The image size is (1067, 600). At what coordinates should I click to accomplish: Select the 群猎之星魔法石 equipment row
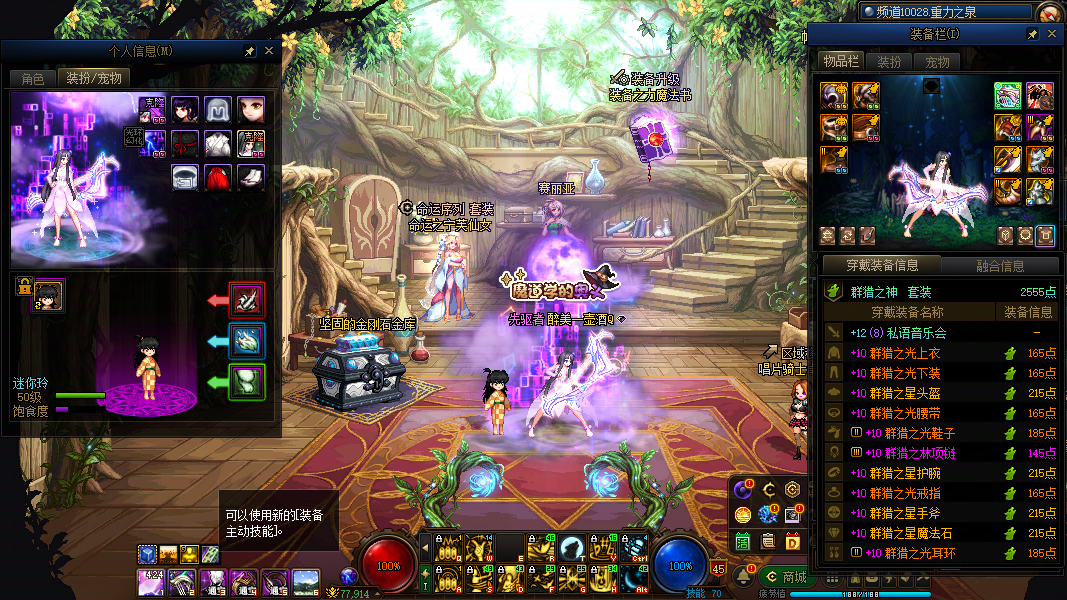click(x=920, y=533)
